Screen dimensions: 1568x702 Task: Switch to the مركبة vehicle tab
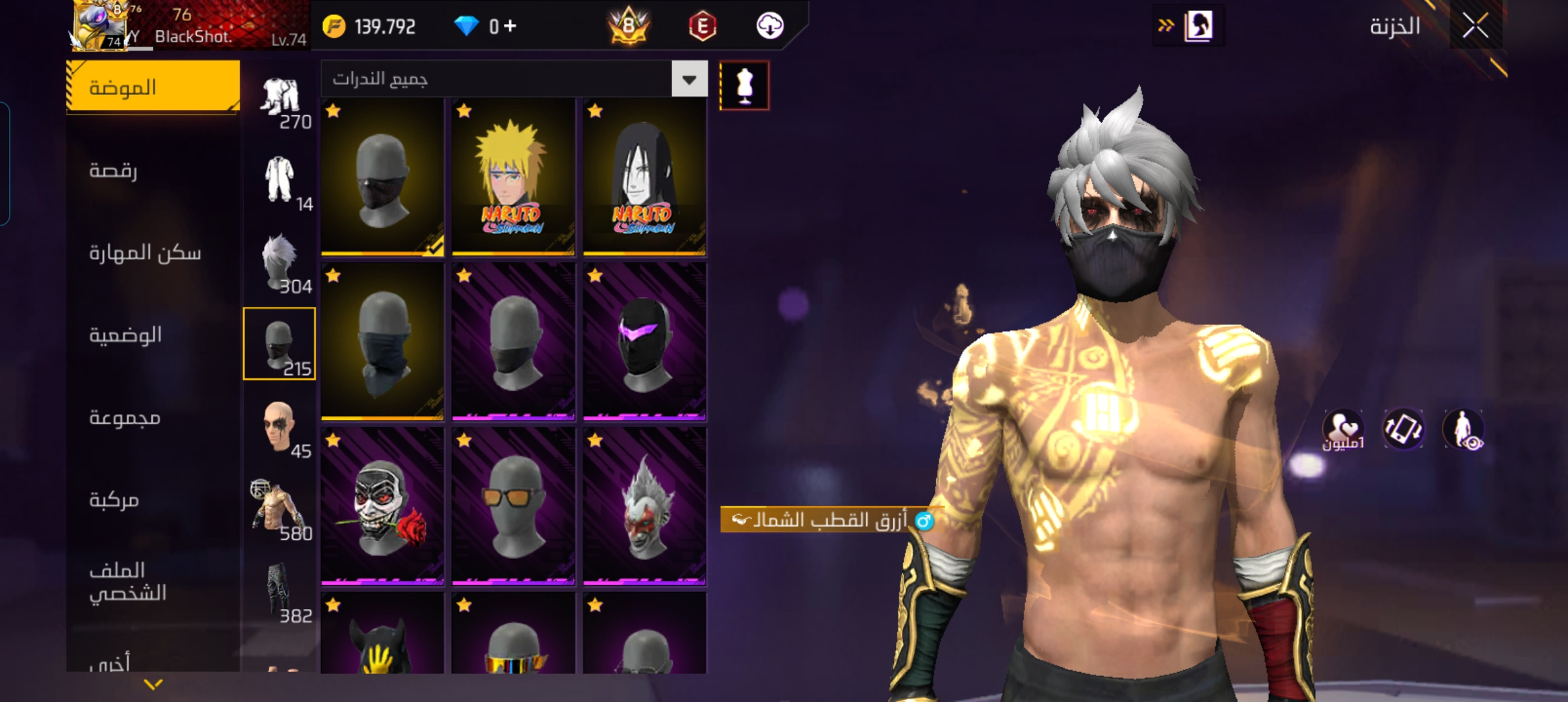tap(153, 500)
